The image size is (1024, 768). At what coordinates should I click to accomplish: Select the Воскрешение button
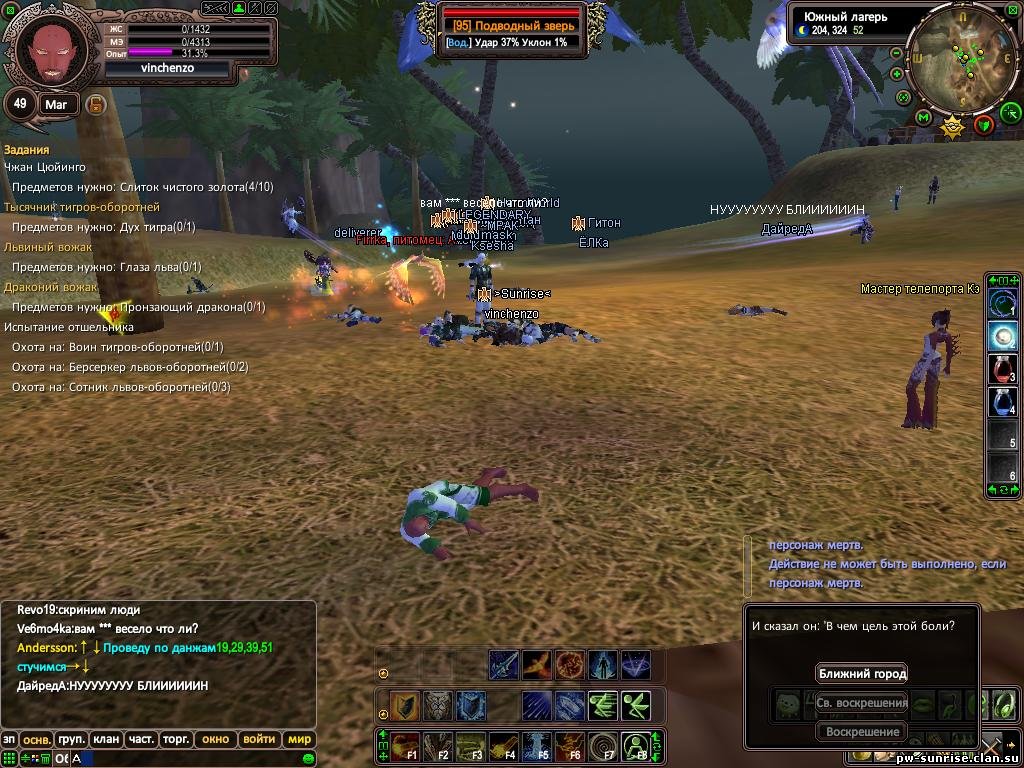(x=861, y=732)
